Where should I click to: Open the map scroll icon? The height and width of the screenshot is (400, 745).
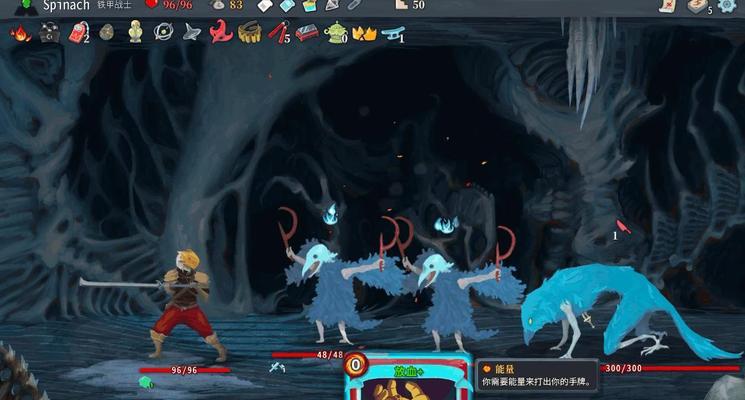[x=667, y=5]
